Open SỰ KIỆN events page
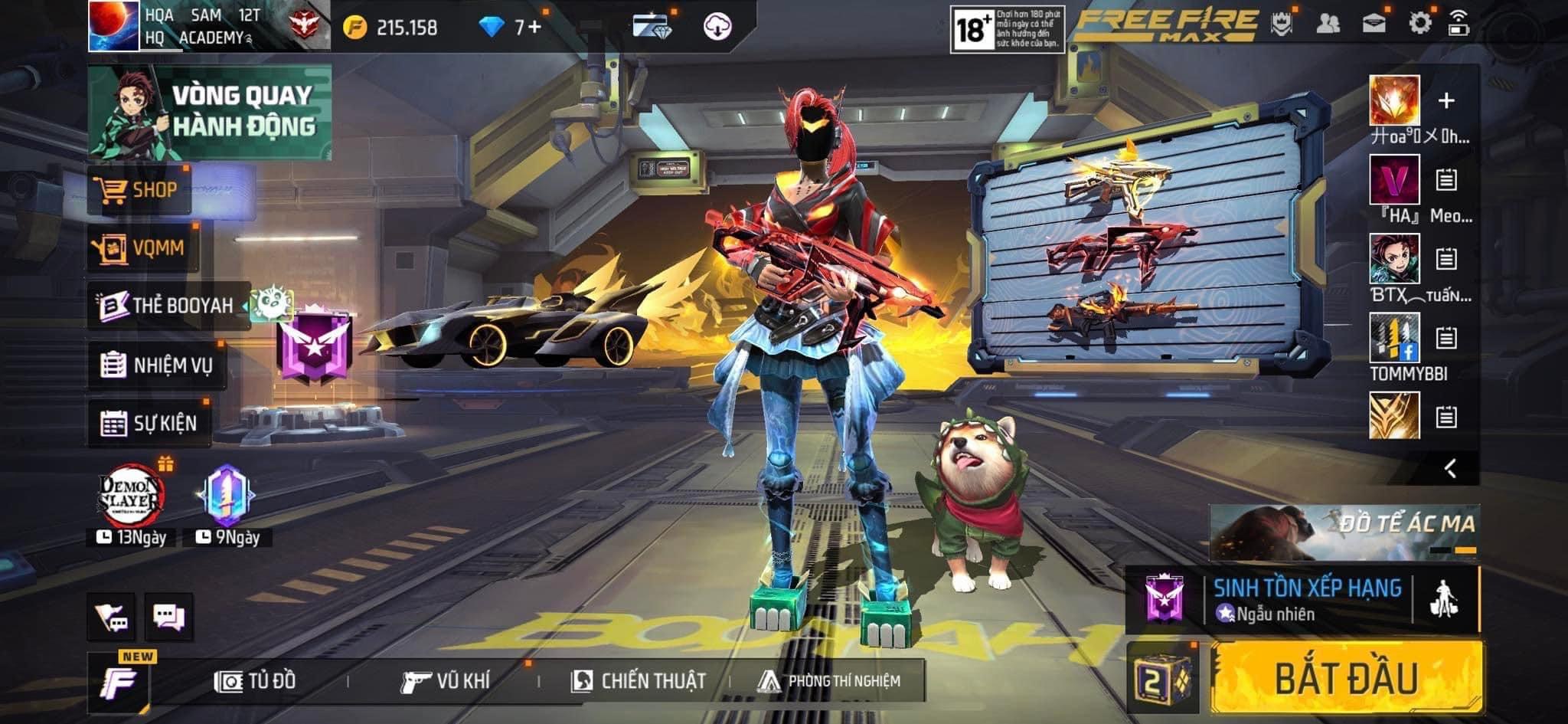The image size is (1568, 724). pyautogui.click(x=149, y=423)
